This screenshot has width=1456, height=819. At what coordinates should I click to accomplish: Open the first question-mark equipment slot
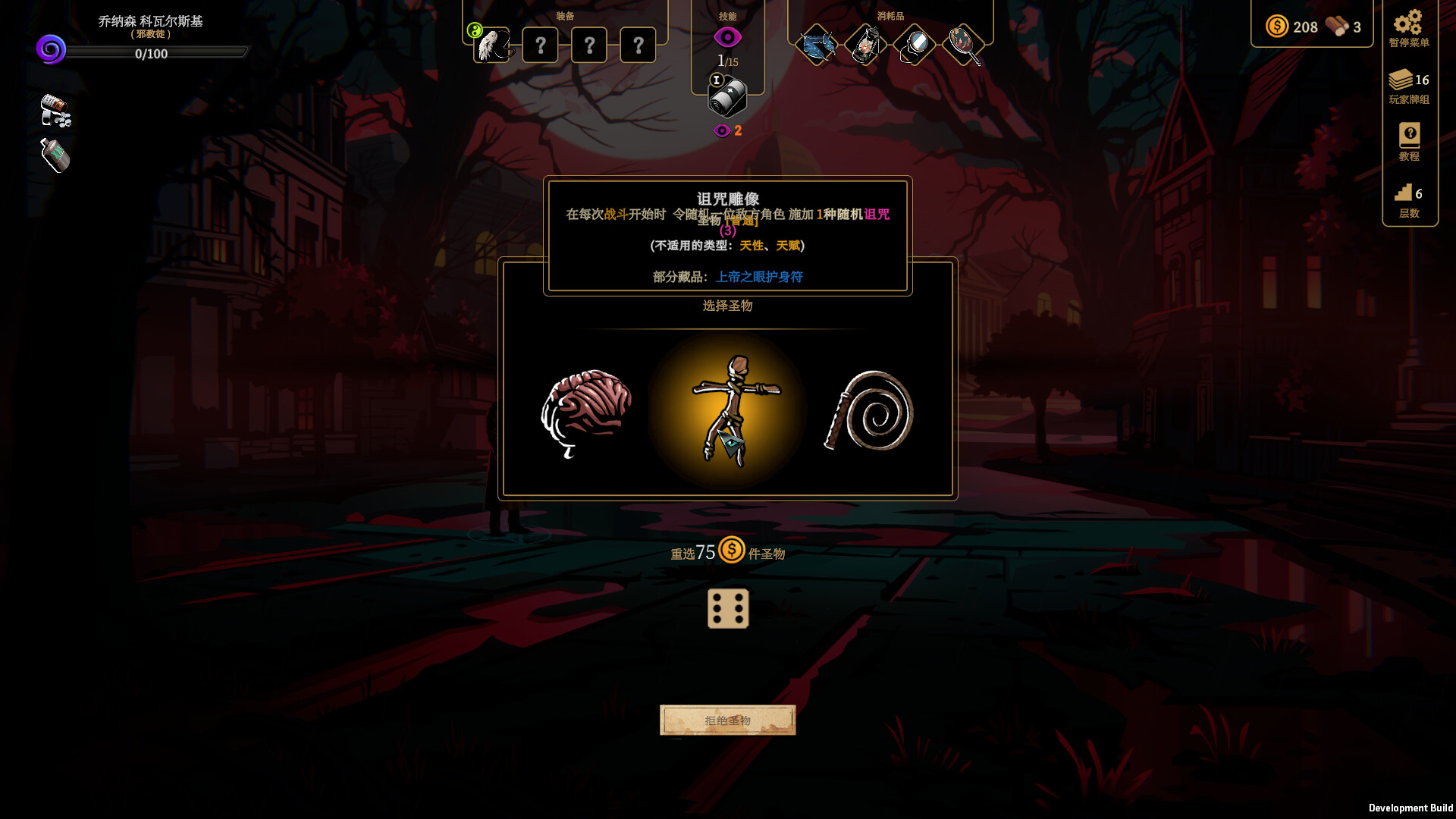coord(540,45)
